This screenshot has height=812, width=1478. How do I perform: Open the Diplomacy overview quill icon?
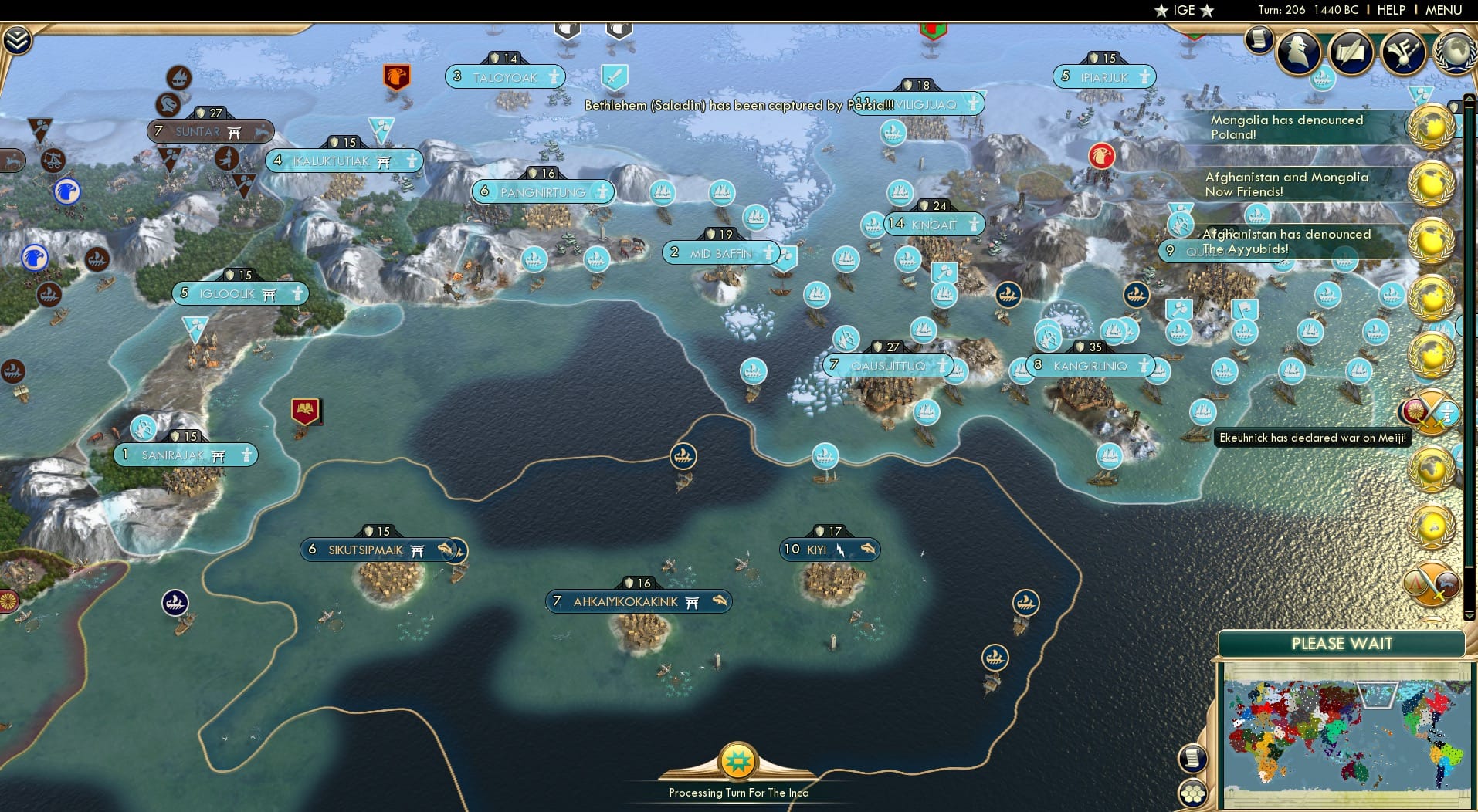(1351, 53)
